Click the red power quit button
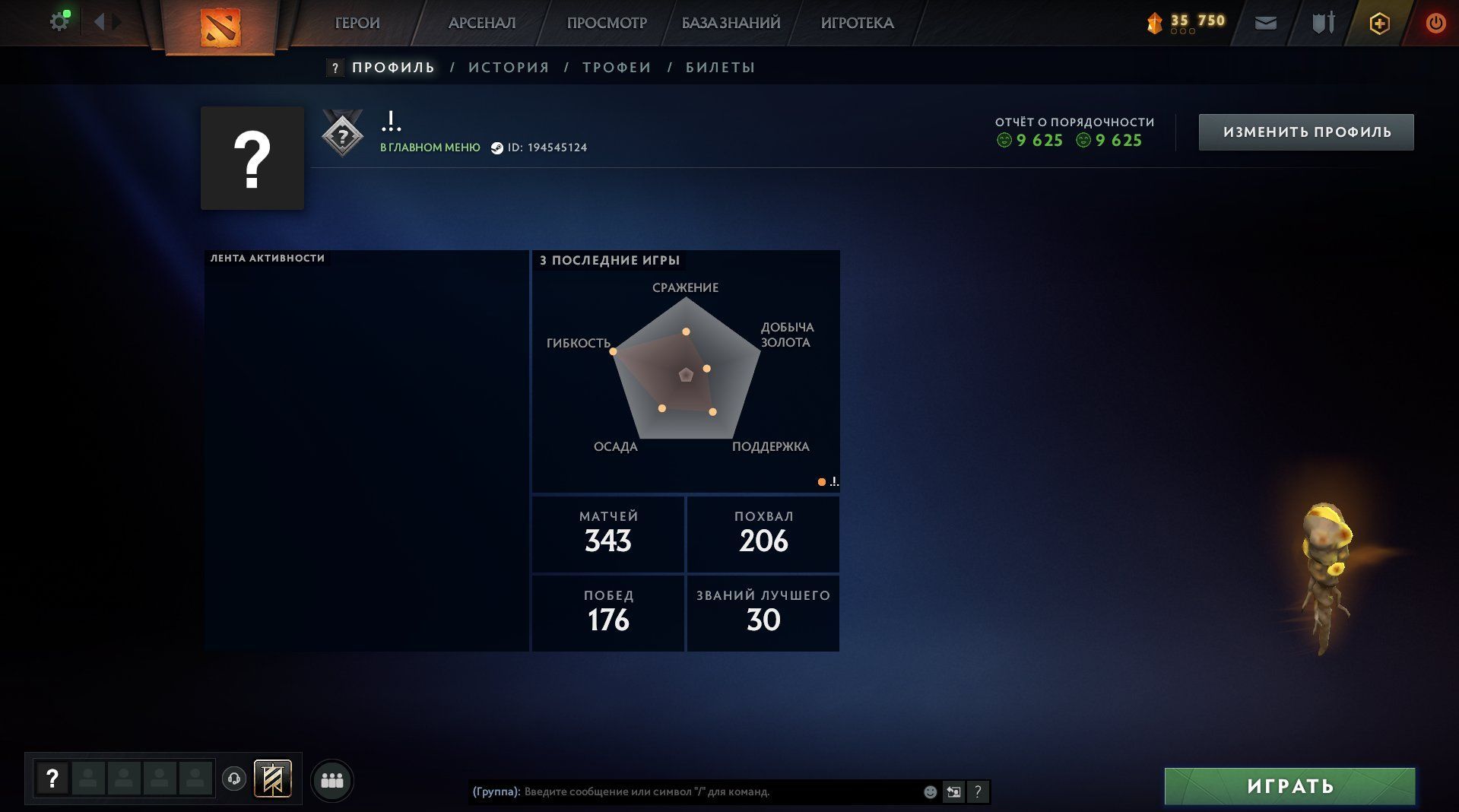The width and height of the screenshot is (1459, 812). pos(1435,24)
